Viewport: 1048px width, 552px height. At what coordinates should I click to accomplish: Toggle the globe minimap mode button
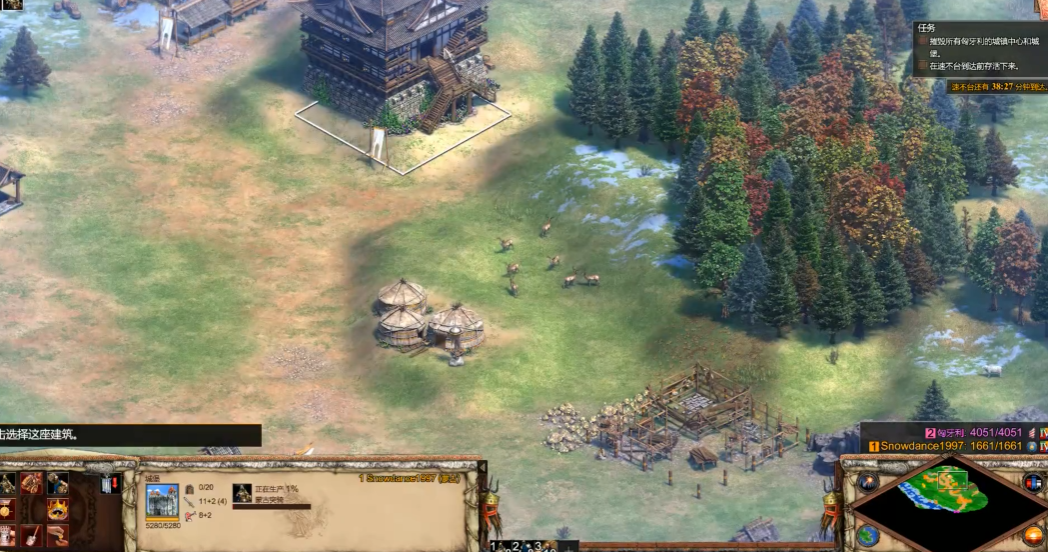(867, 534)
